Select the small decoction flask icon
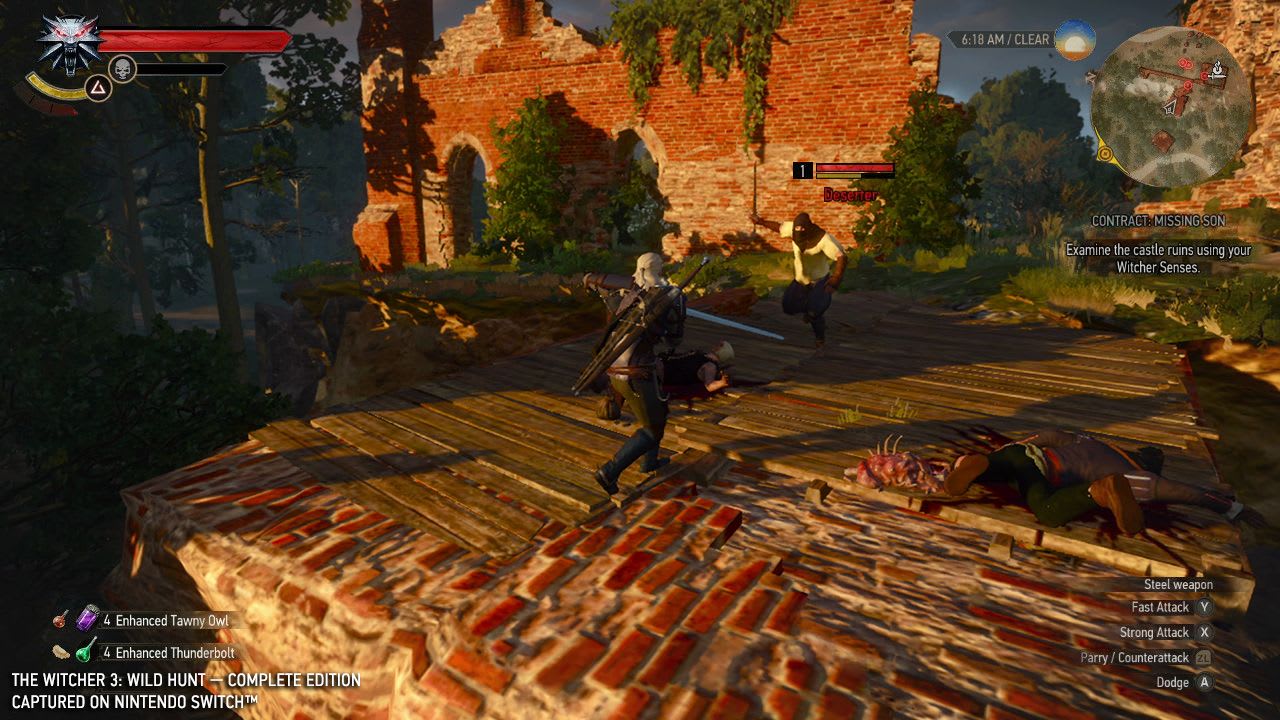This screenshot has height=720, width=1280. point(60,619)
